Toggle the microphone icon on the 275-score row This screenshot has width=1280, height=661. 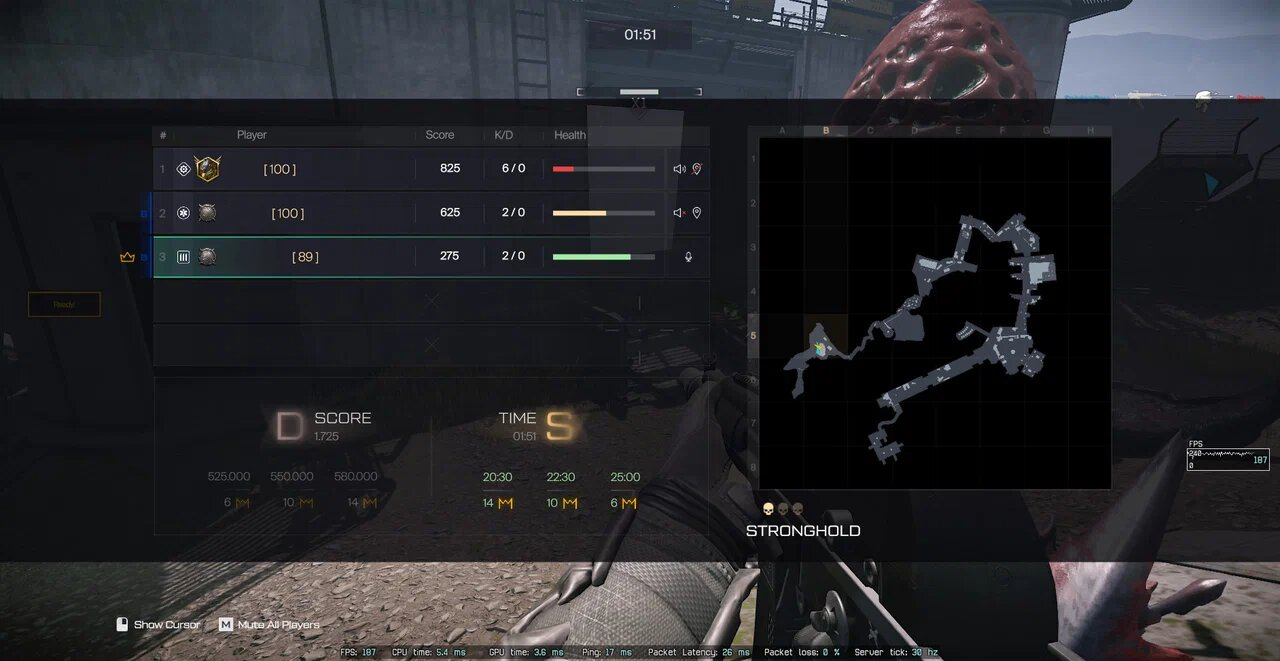coord(688,257)
